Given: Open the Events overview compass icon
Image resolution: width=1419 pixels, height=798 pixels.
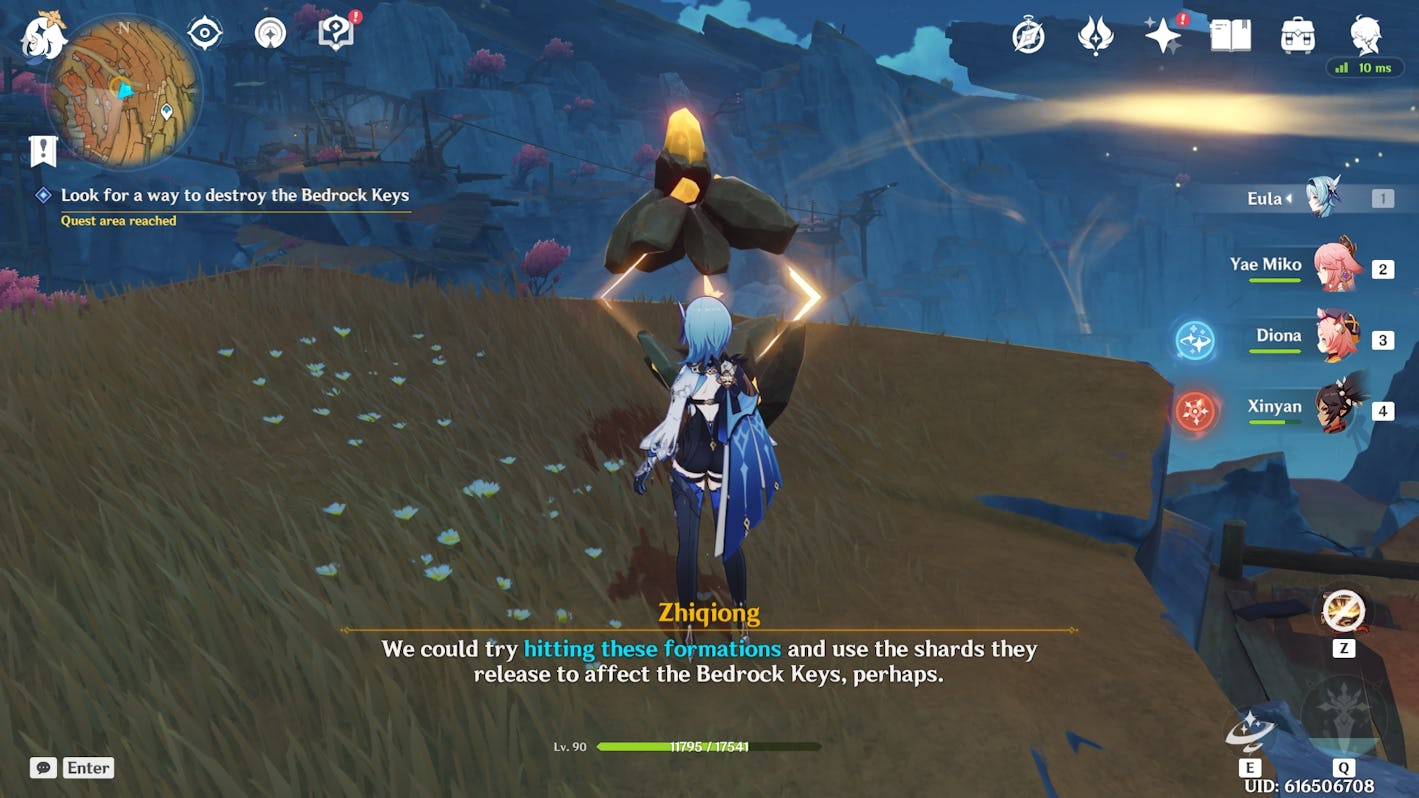Looking at the screenshot, I should click(x=1027, y=33).
